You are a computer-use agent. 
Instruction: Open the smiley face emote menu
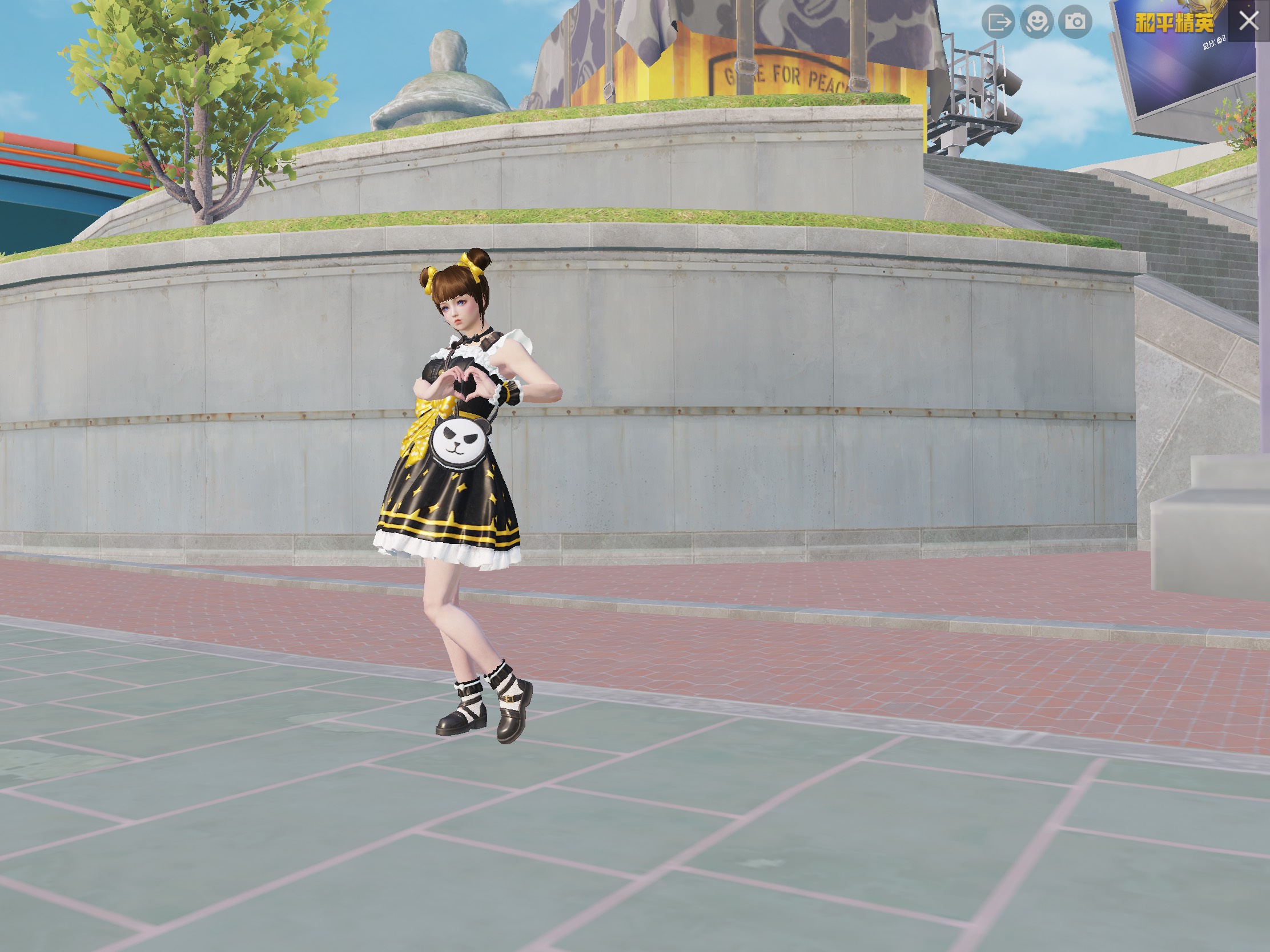(1036, 22)
